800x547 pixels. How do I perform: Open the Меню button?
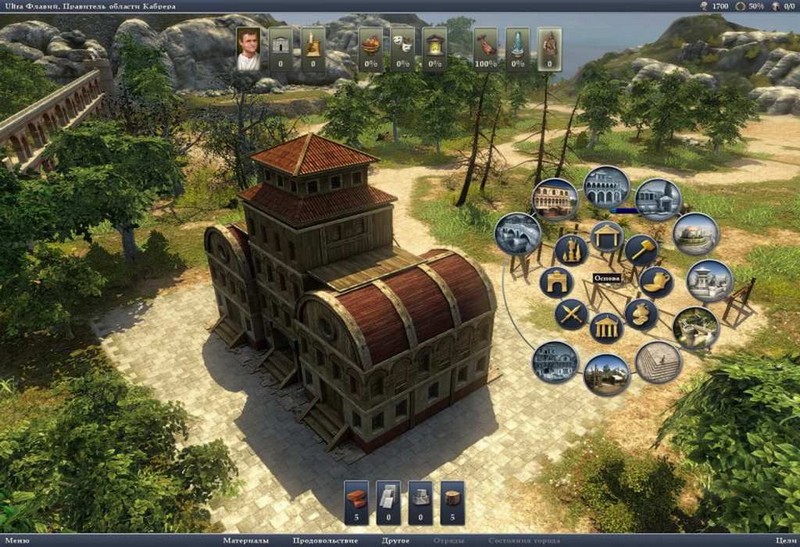(x=15, y=541)
